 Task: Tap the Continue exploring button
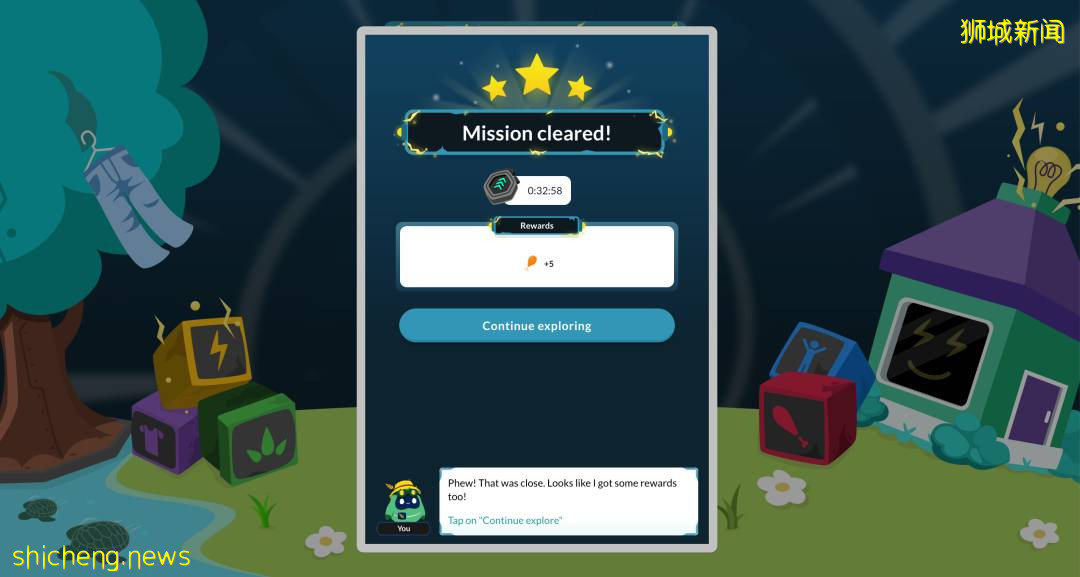point(537,326)
